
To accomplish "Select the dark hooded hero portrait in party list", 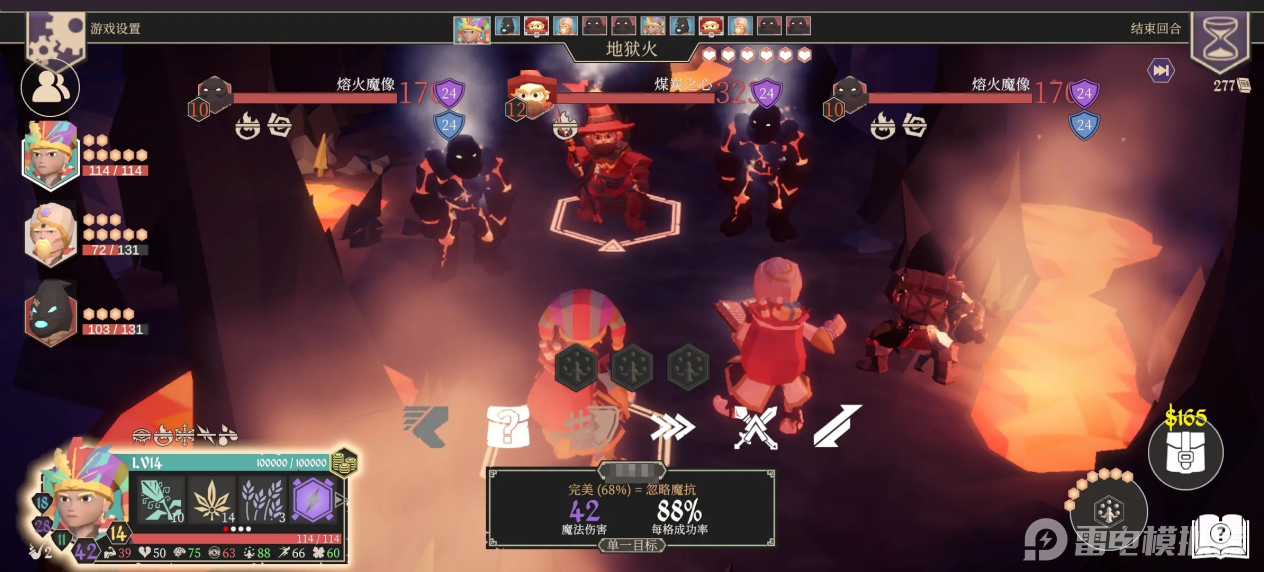I will [x=51, y=312].
